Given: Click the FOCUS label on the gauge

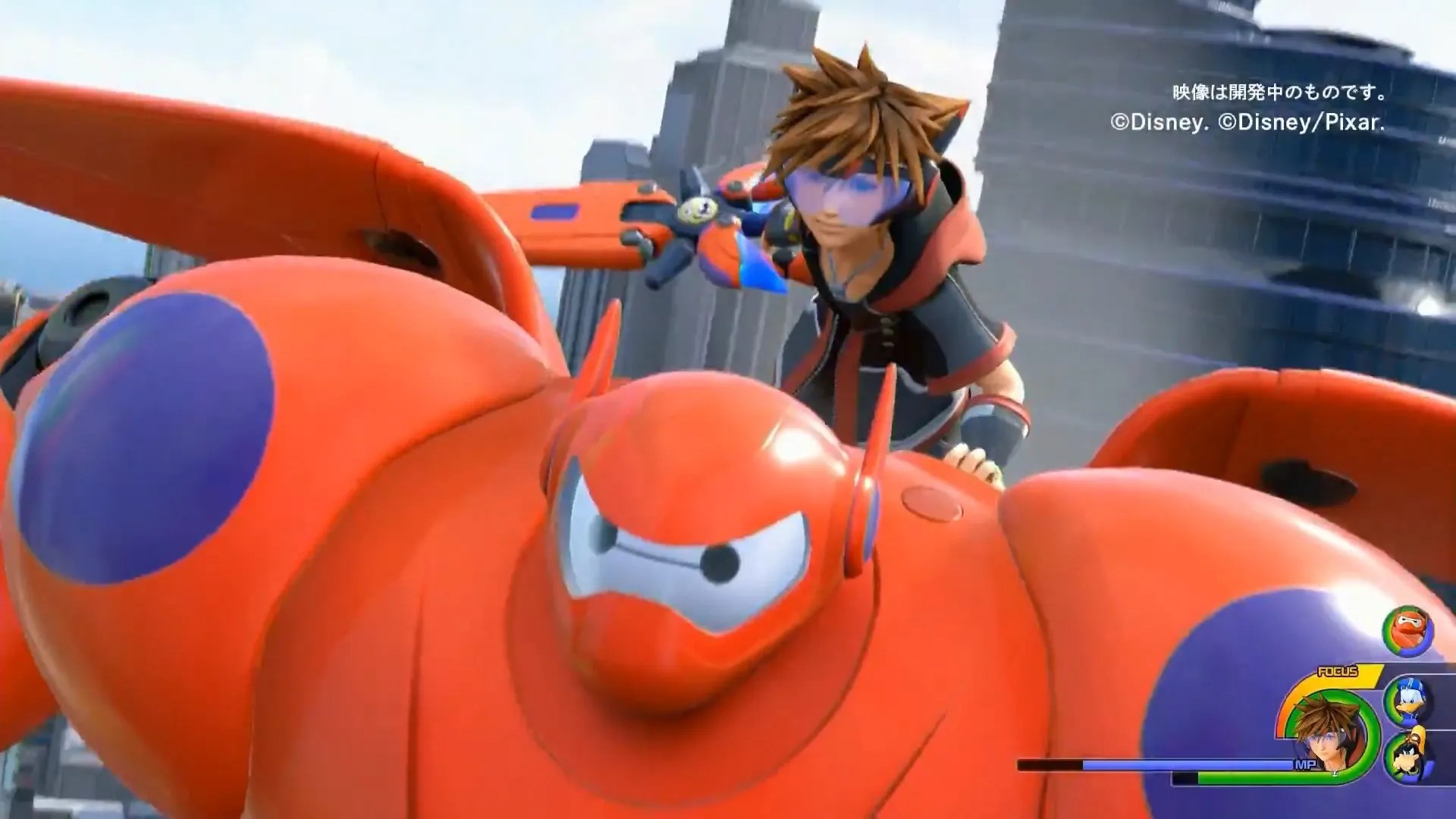Looking at the screenshot, I should [x=1337, y=671].
